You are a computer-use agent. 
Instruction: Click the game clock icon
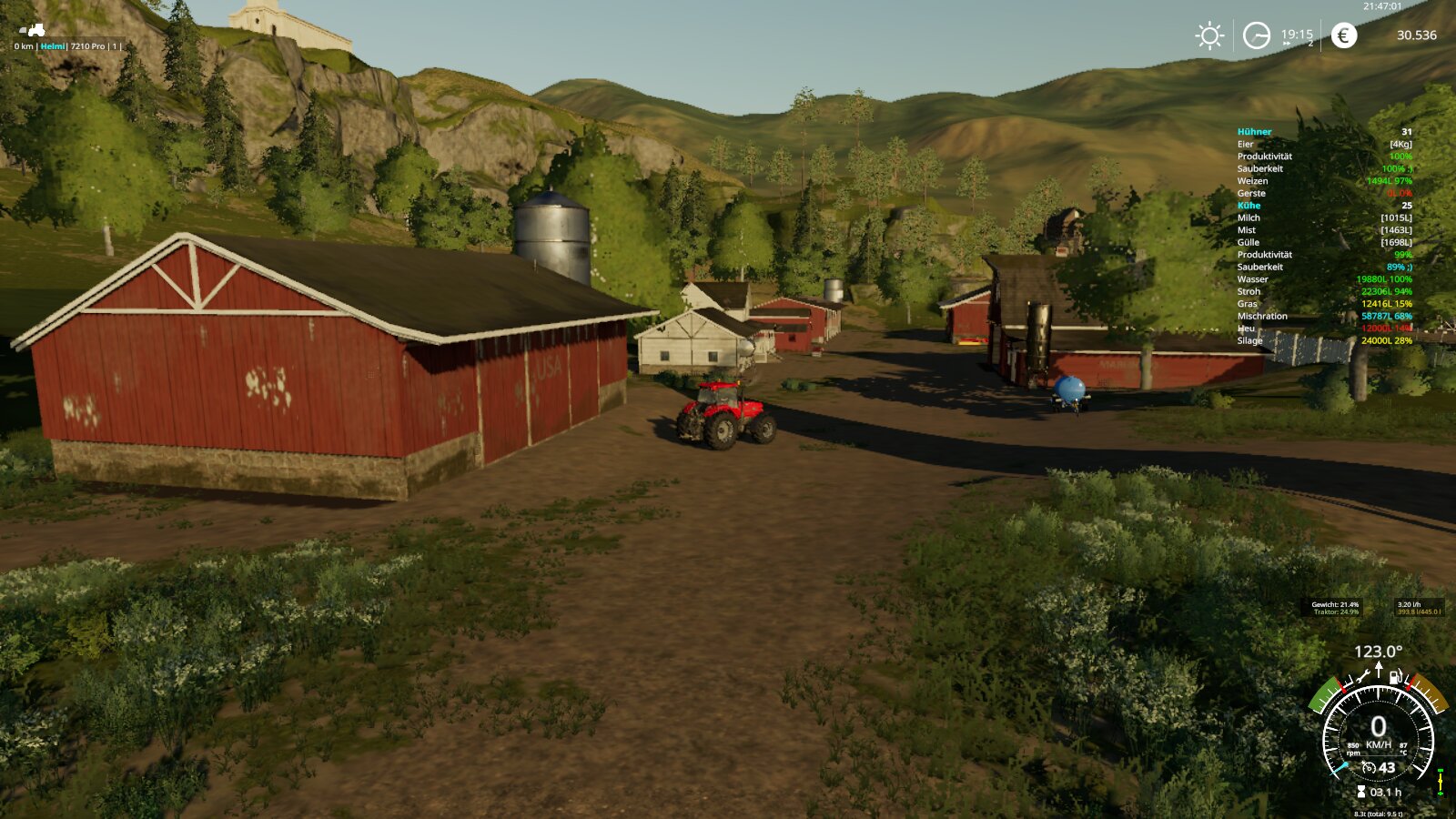point(1257,35)
